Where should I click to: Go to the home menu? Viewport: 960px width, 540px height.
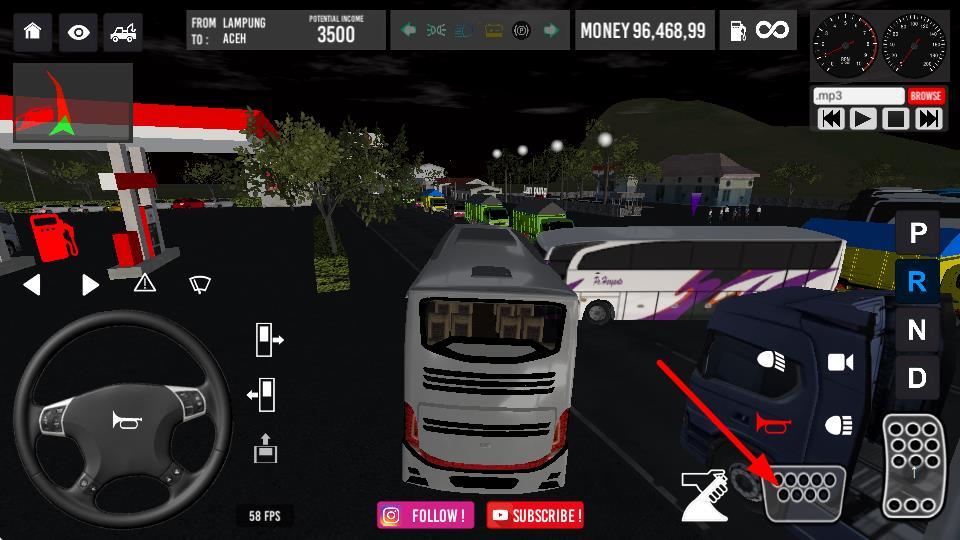(x=33, y=31)
